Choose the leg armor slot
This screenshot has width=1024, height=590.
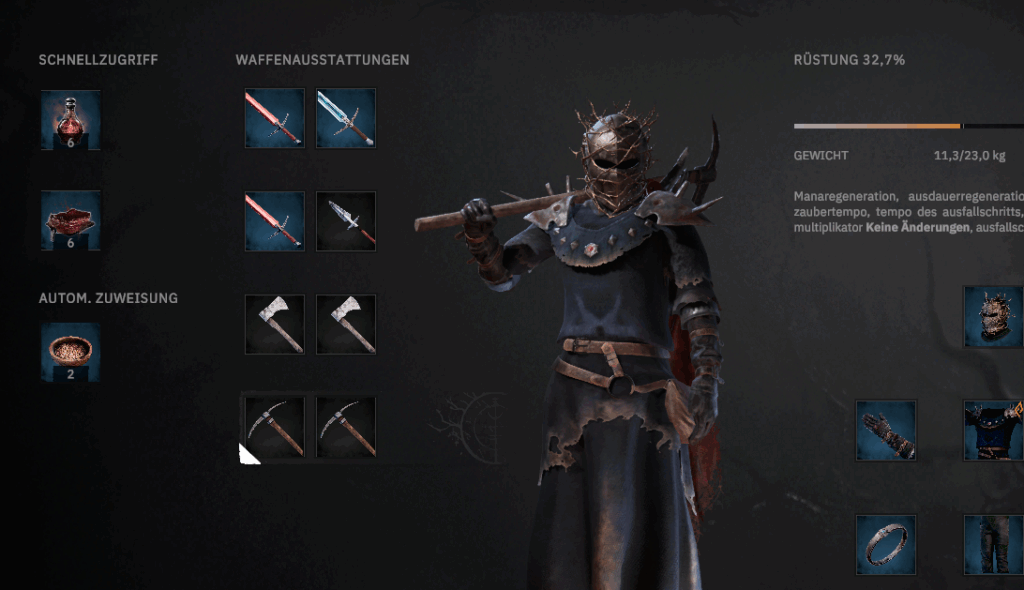point(993,544)
